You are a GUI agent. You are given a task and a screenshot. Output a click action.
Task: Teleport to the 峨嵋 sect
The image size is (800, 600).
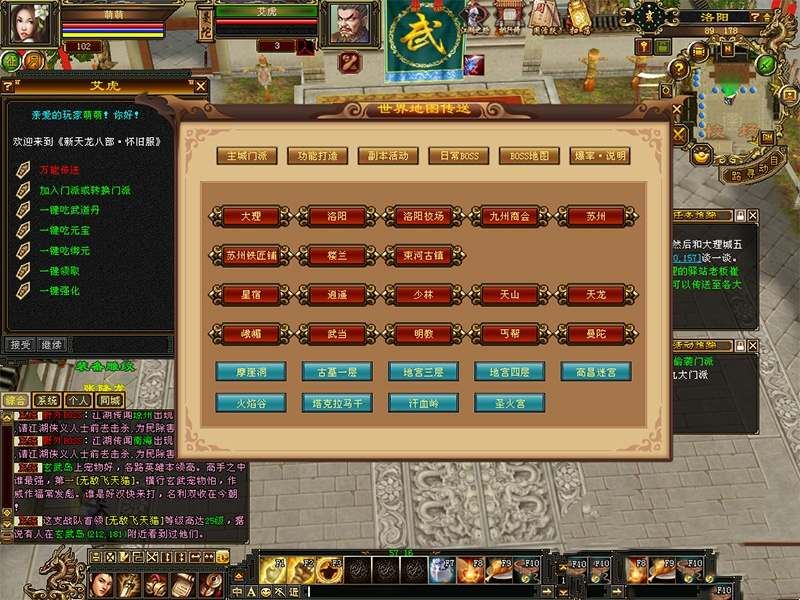[251, 334]
